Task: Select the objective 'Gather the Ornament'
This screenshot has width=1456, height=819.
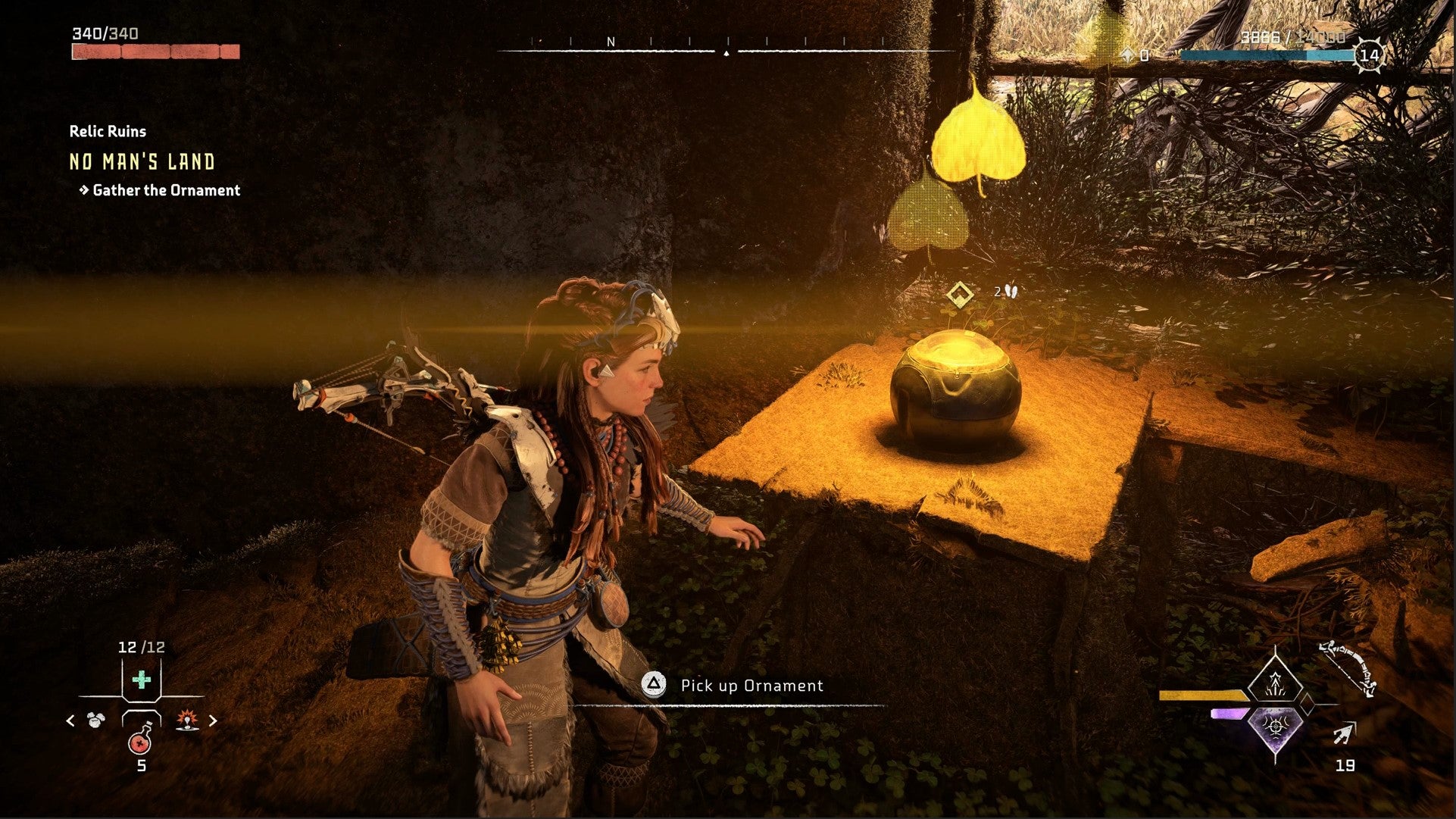Action: tap(164, 190)
